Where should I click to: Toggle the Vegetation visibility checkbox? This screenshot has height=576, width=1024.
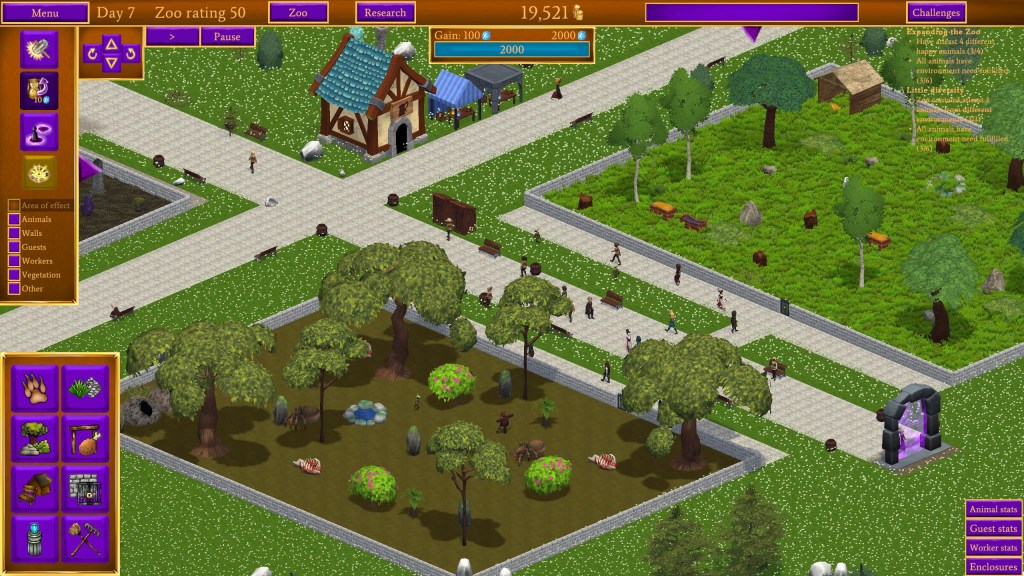(14, 275)
